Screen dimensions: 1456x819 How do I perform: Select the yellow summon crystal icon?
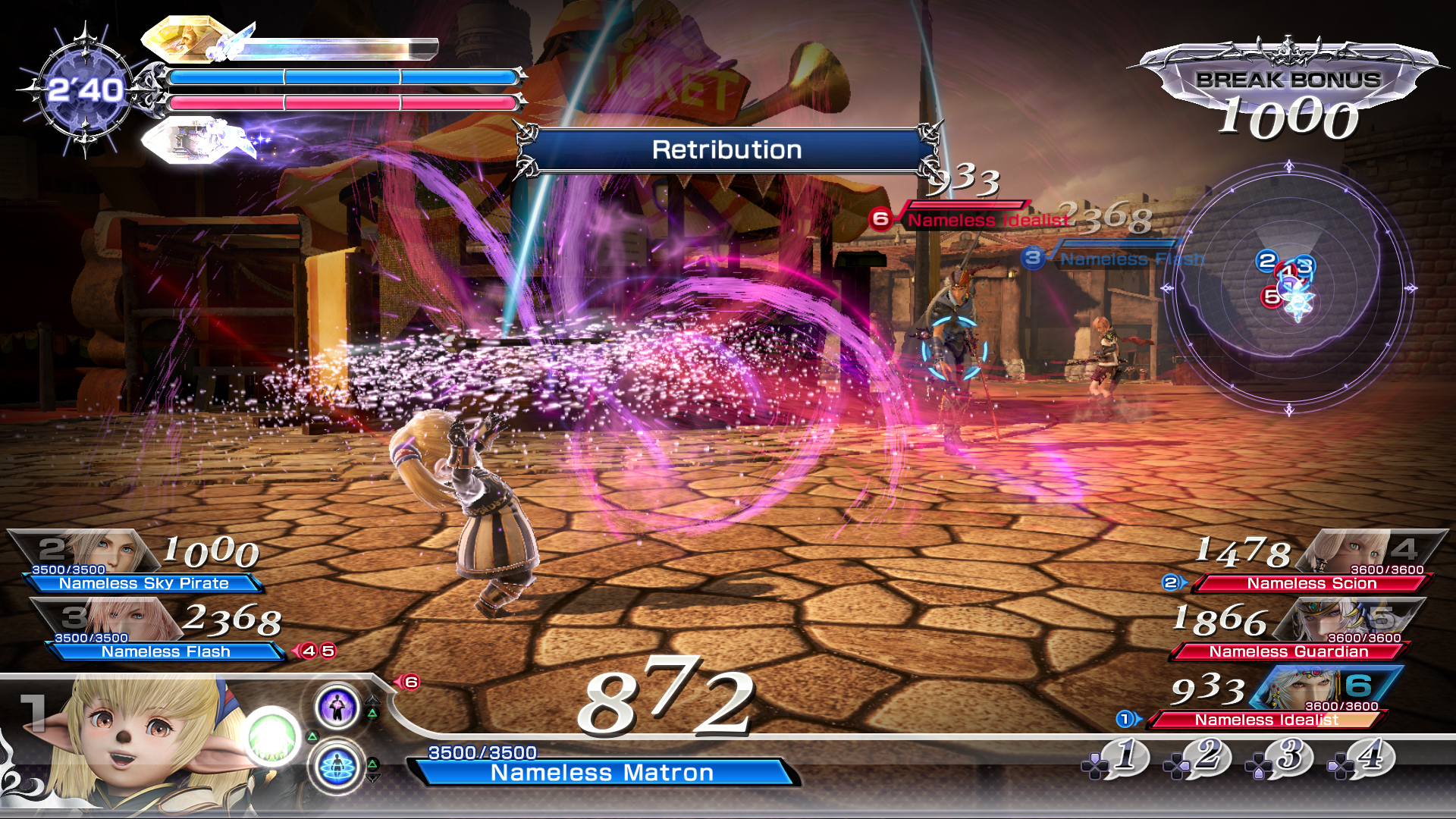tap(187, 39)
